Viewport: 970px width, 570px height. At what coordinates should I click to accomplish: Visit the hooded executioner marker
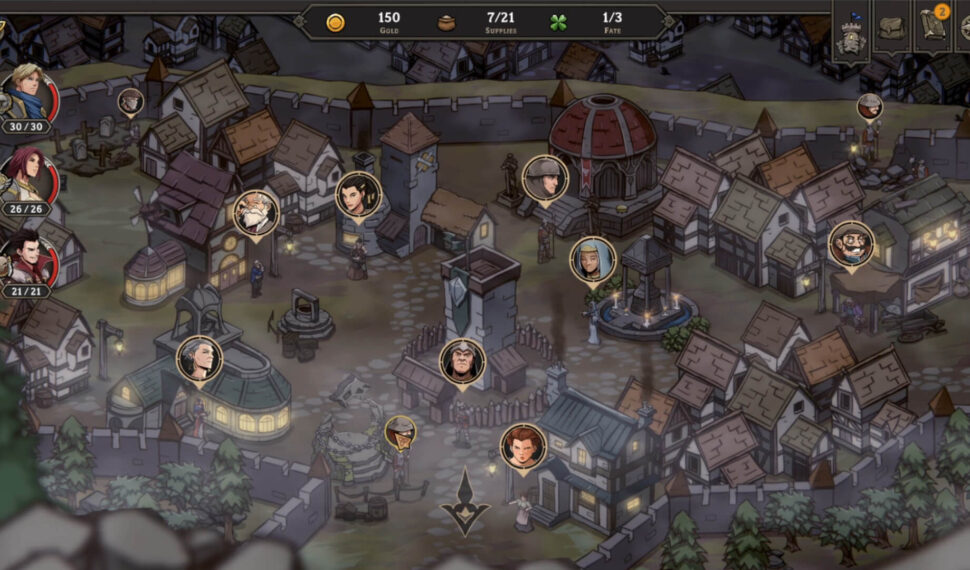click(x=462, y=362)
